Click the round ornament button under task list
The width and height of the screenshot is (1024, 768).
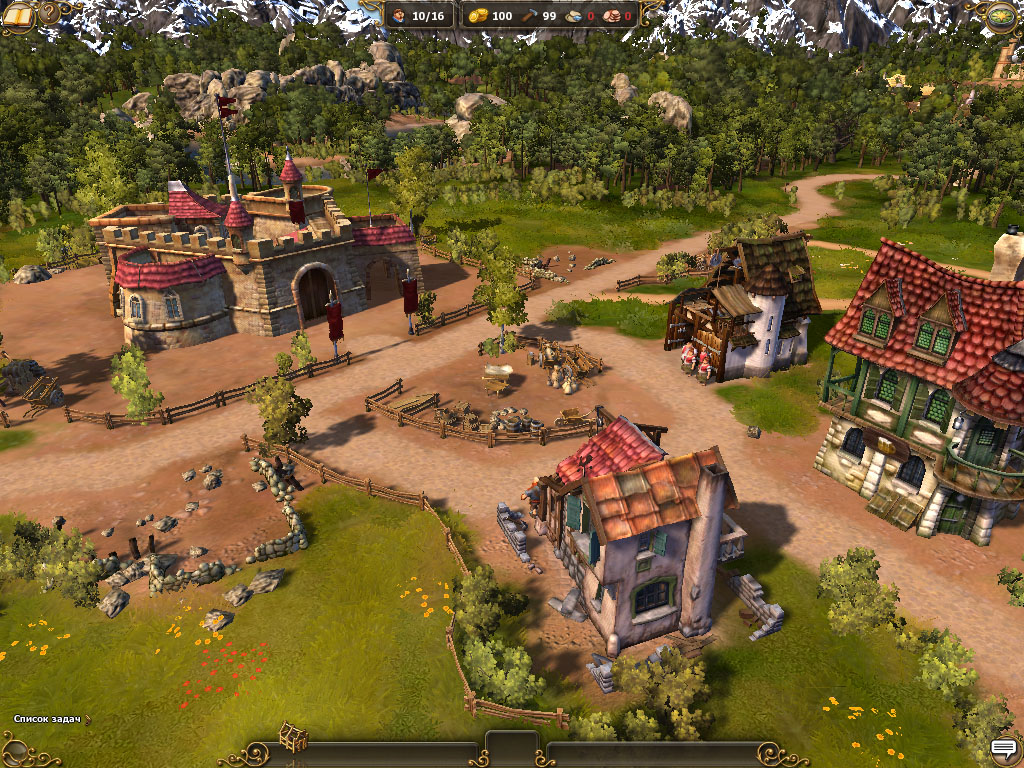pos(18,746)
